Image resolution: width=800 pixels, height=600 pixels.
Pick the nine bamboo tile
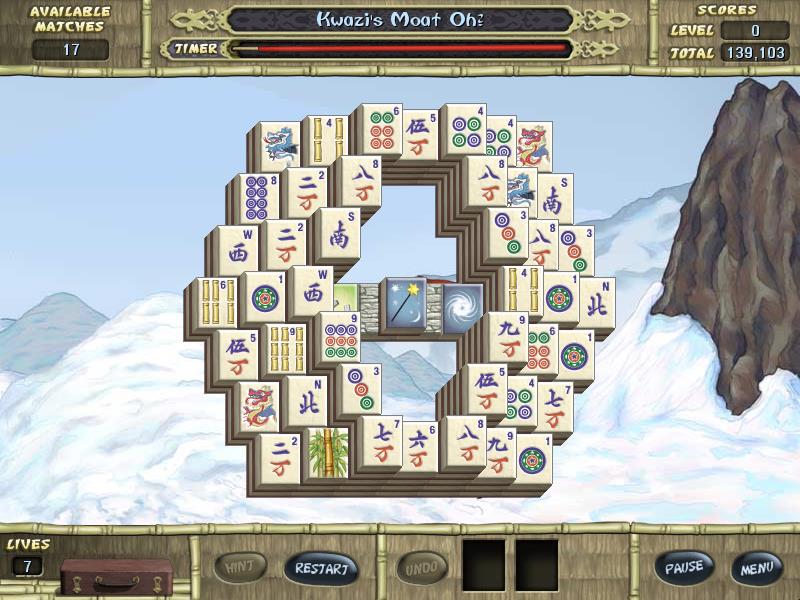pyautogui.click(x=286, y=348)
